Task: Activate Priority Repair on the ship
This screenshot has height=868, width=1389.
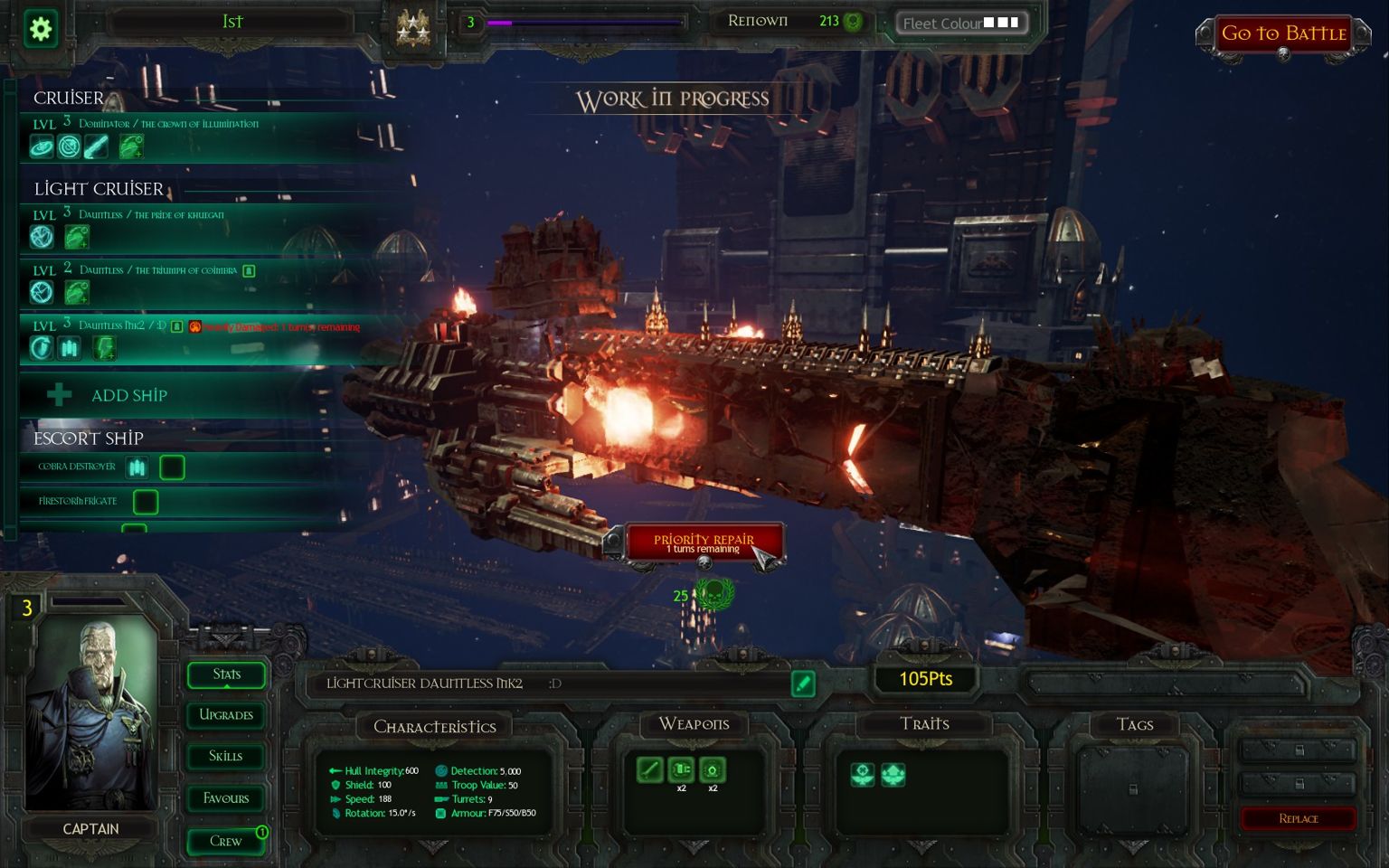Action: pos(704,542)
